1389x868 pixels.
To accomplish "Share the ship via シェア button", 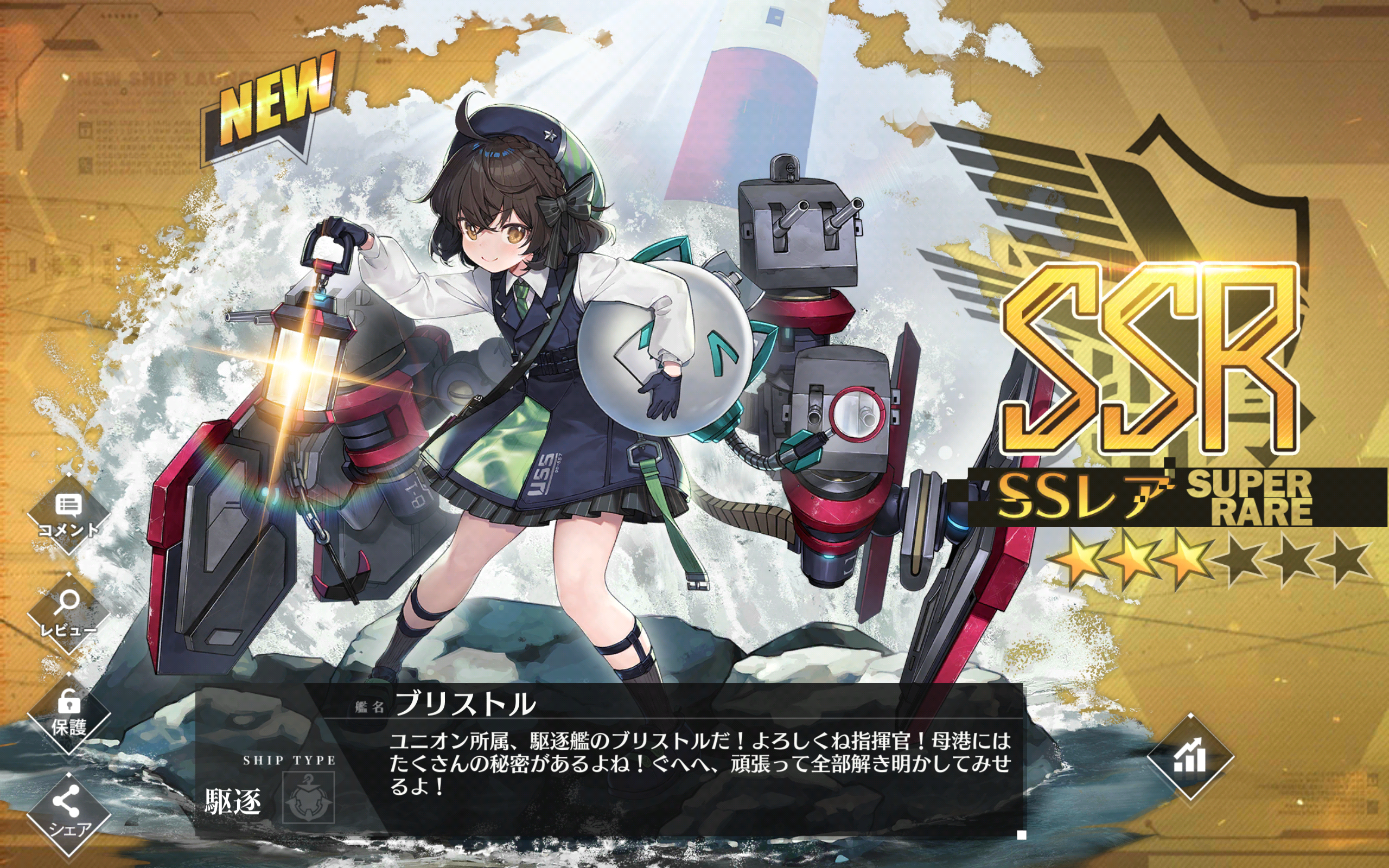I will coord(68,813).
